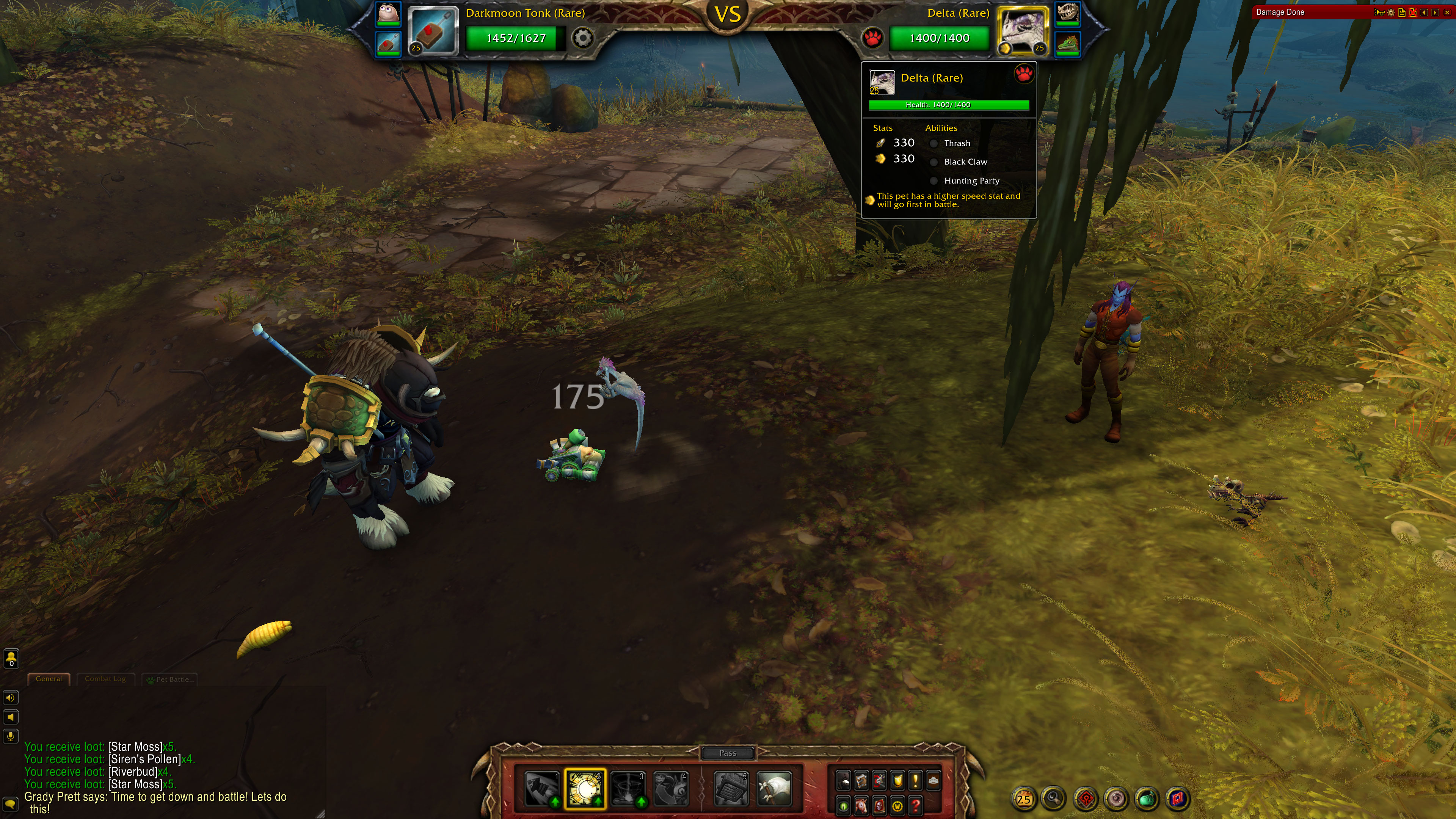Viewport: 1456px width, 819px height.
Task: Click the calendar icon showing 25
Action: 1024,799
